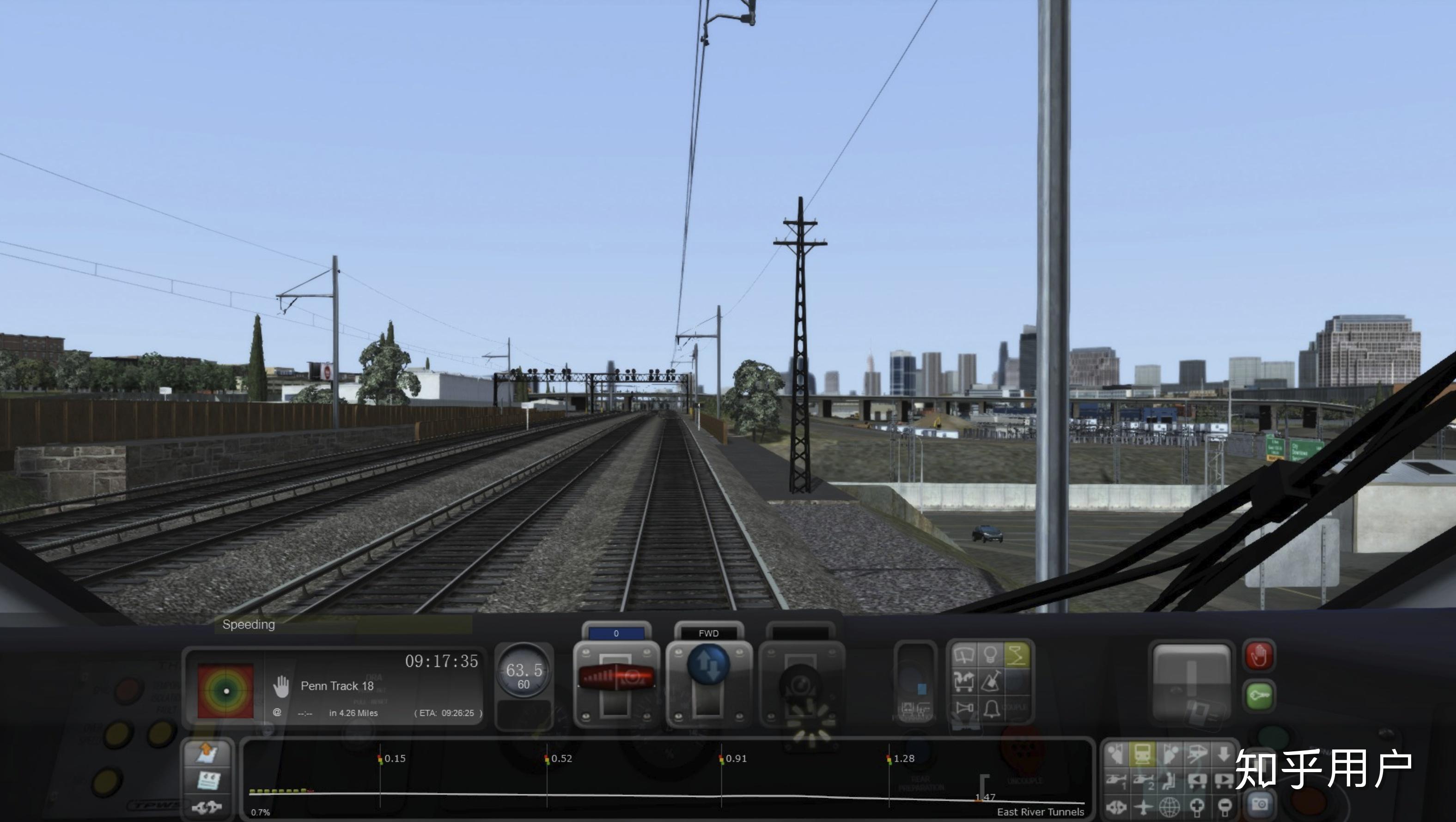The image size is (1456, 822).
Task: Move the red throttle lever handle
Action: pyautogui.click(x=617, y=676)
